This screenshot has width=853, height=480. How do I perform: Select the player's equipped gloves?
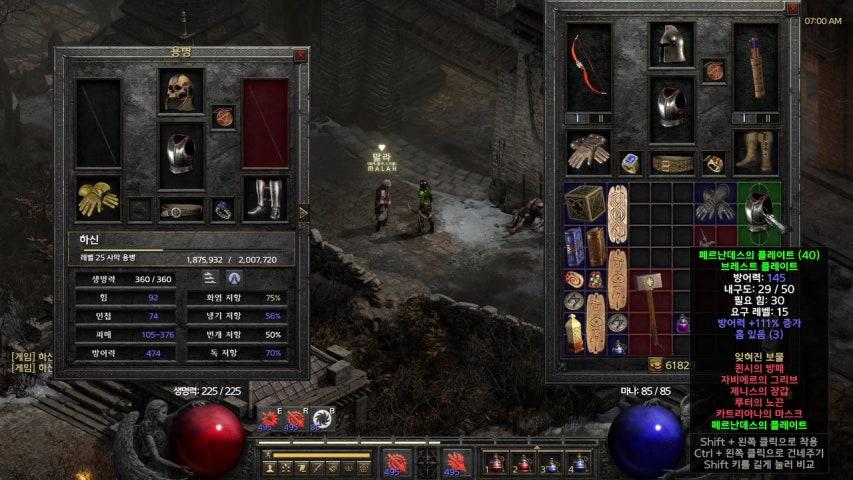click(588, 151)
